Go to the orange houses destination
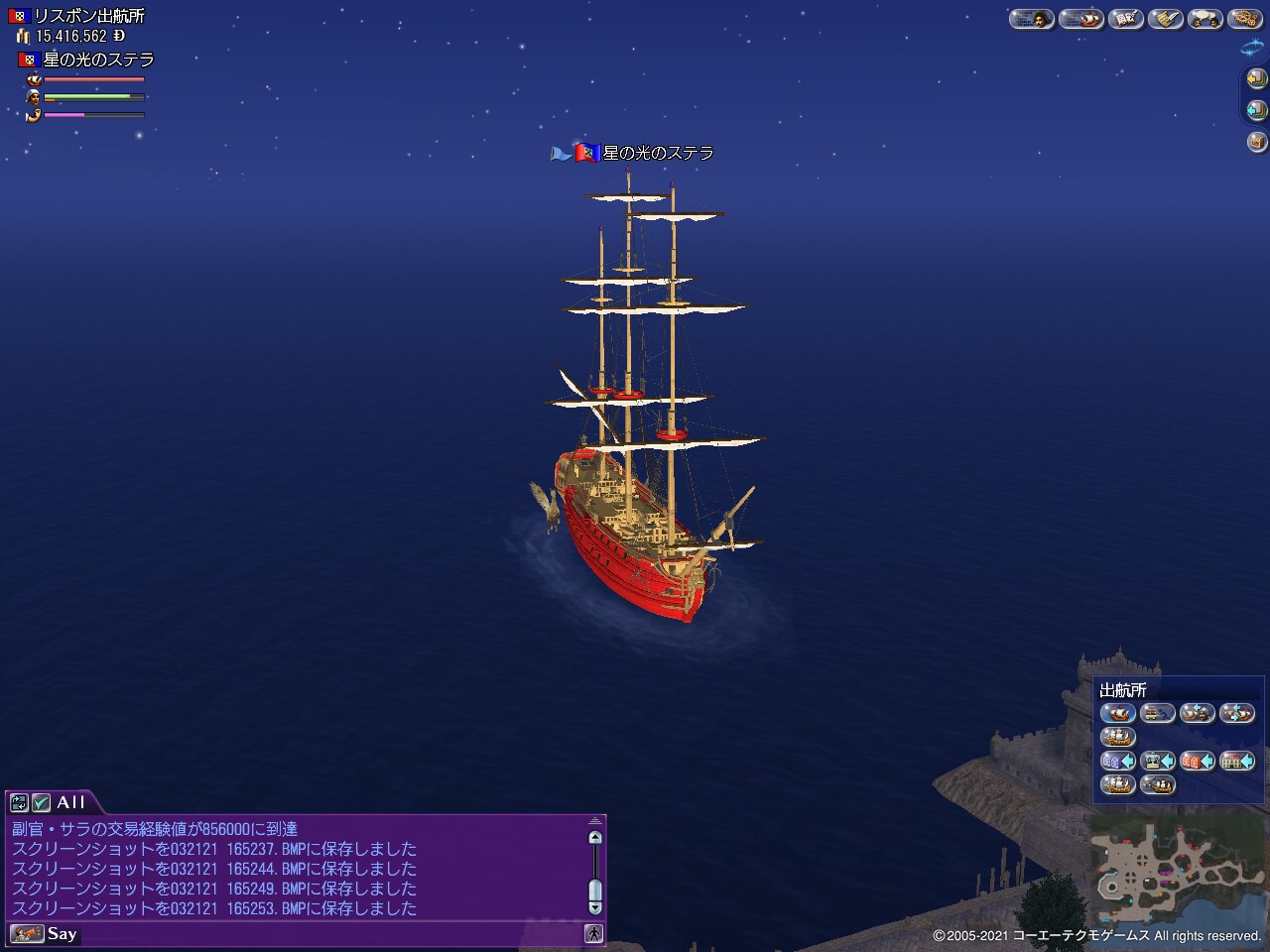The width and height of the screenshot is (1270, 952). point(1197,762)
